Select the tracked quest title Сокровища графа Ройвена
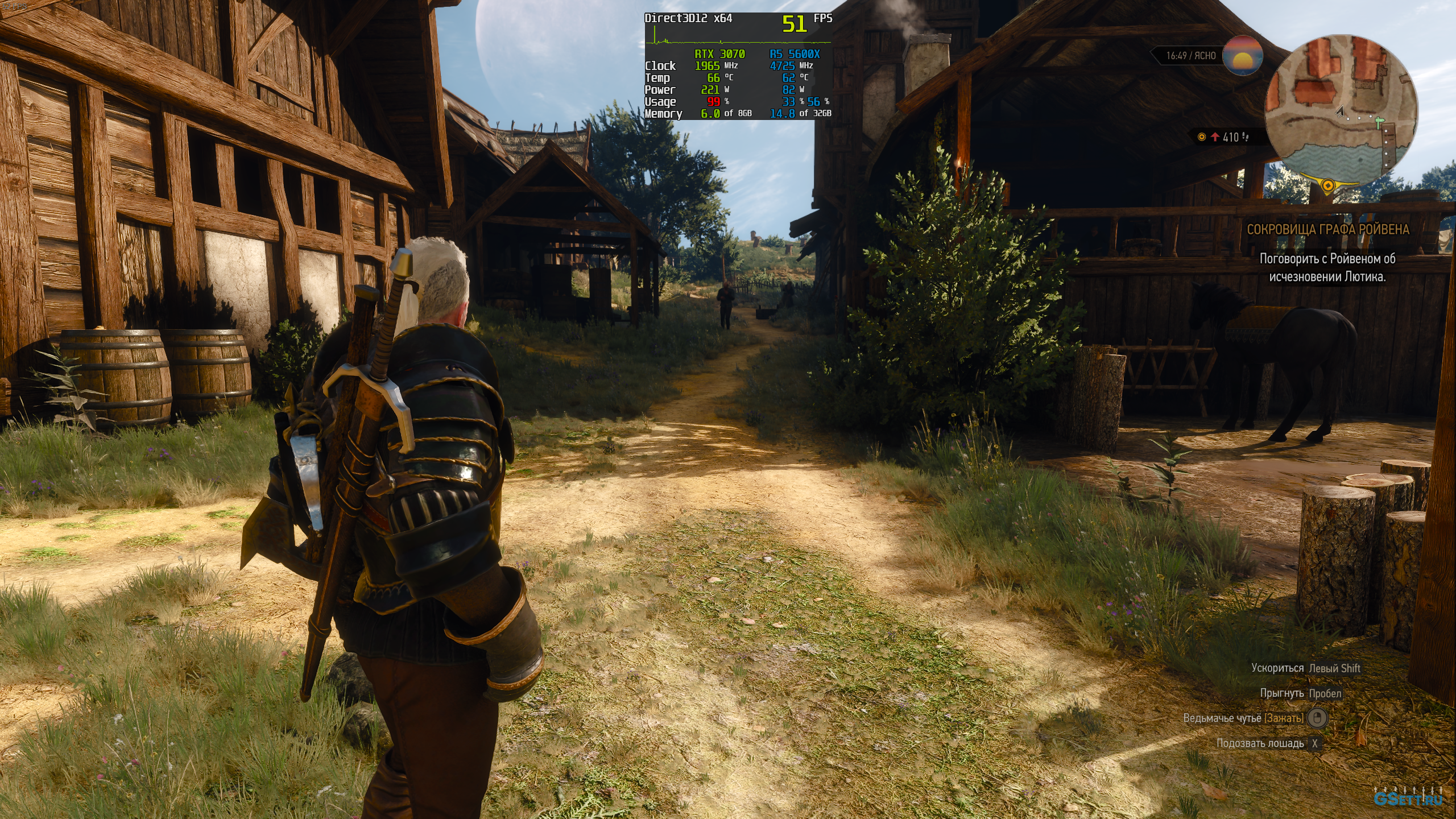This screenshot has height=819, width=1456. [1328, 230]
